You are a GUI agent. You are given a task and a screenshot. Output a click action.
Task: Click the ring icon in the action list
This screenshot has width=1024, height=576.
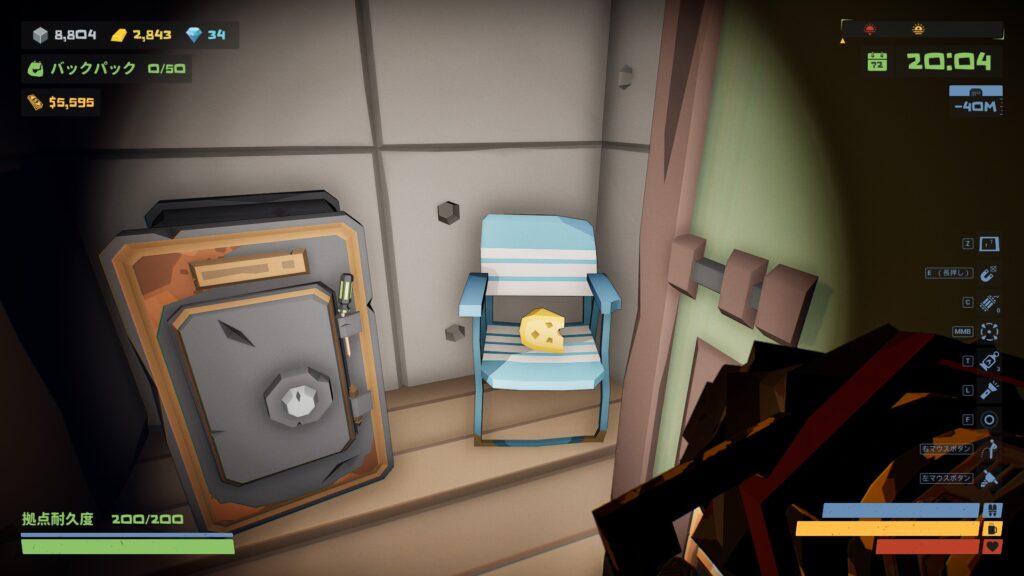click(989, 419)
